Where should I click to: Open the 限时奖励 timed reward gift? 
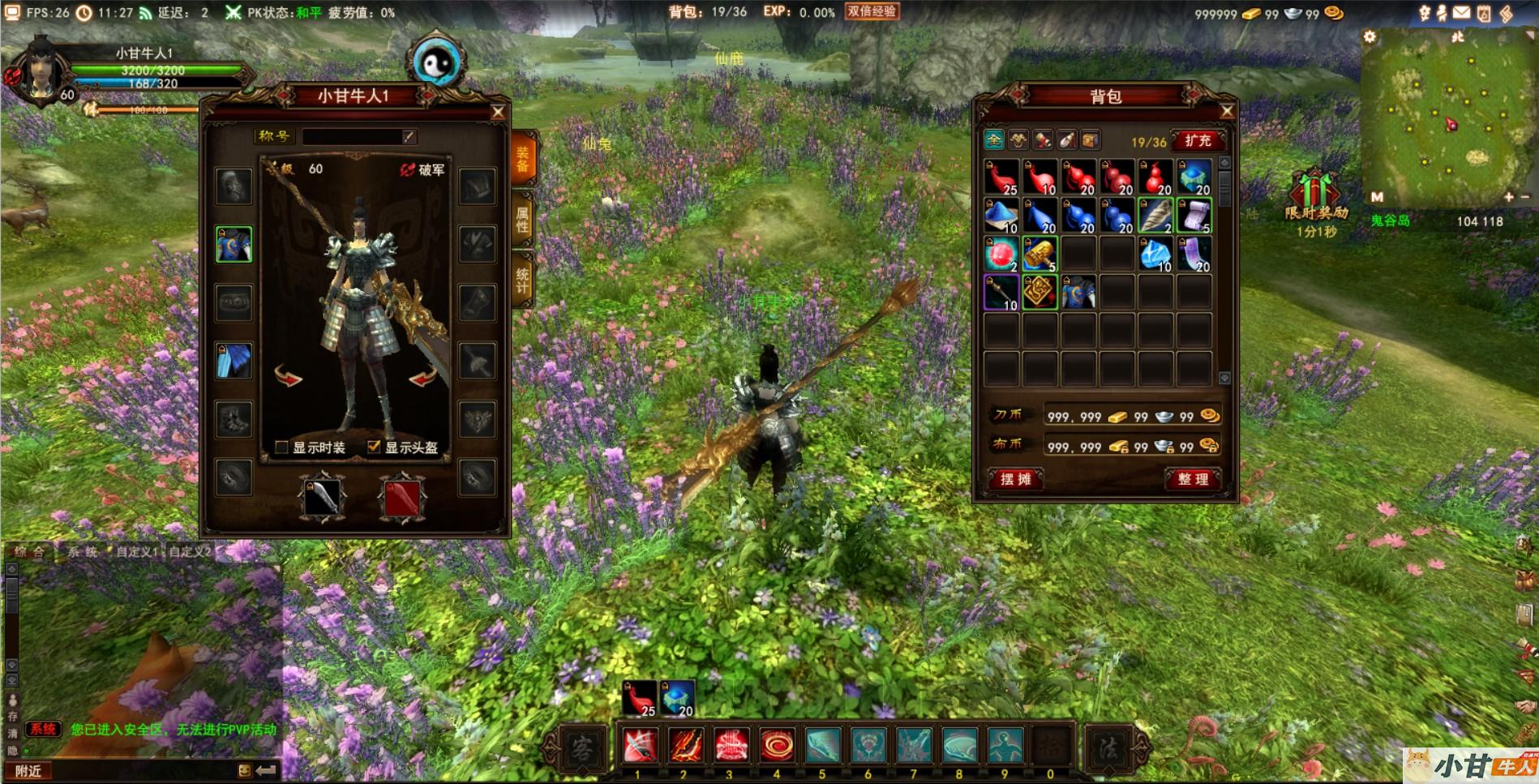1315,197
